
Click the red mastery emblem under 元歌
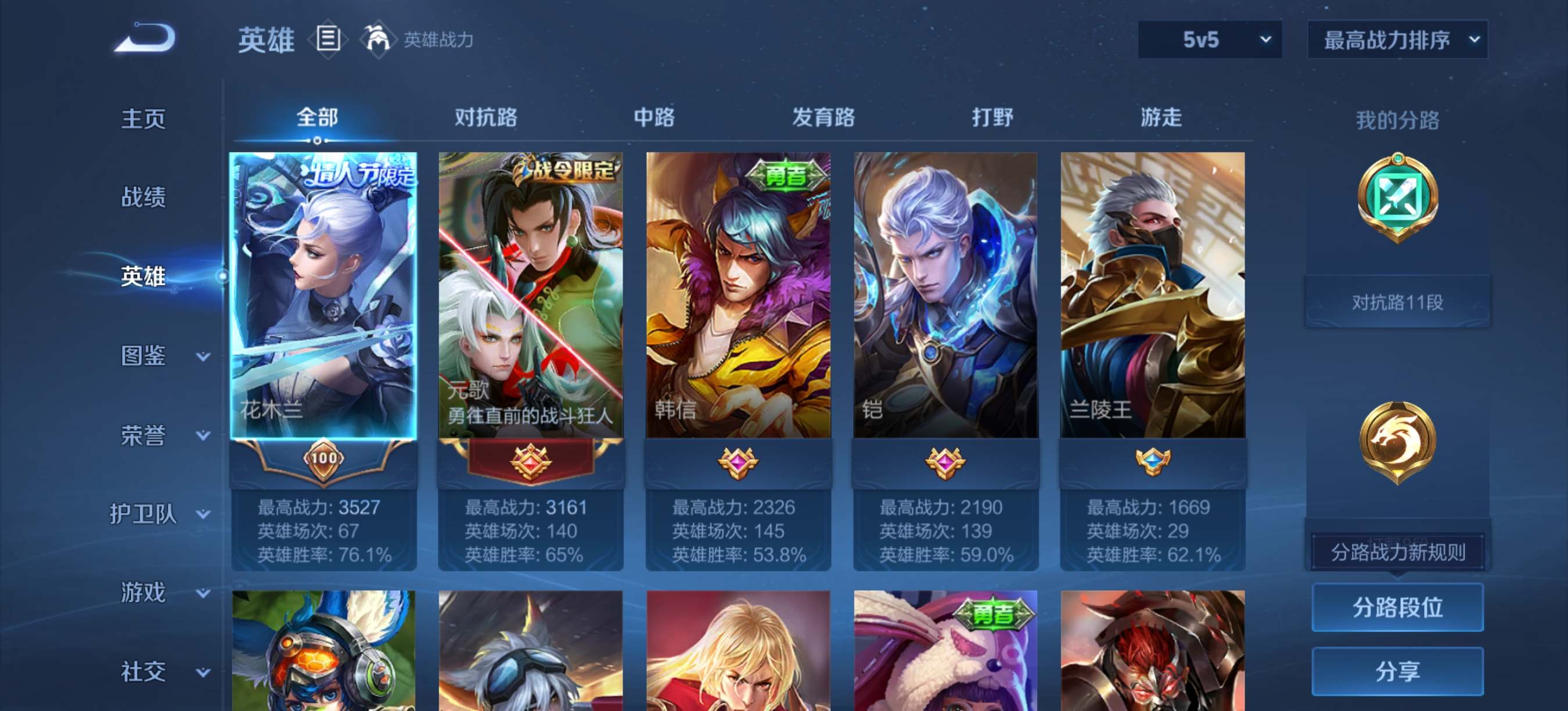pos(530,462)
